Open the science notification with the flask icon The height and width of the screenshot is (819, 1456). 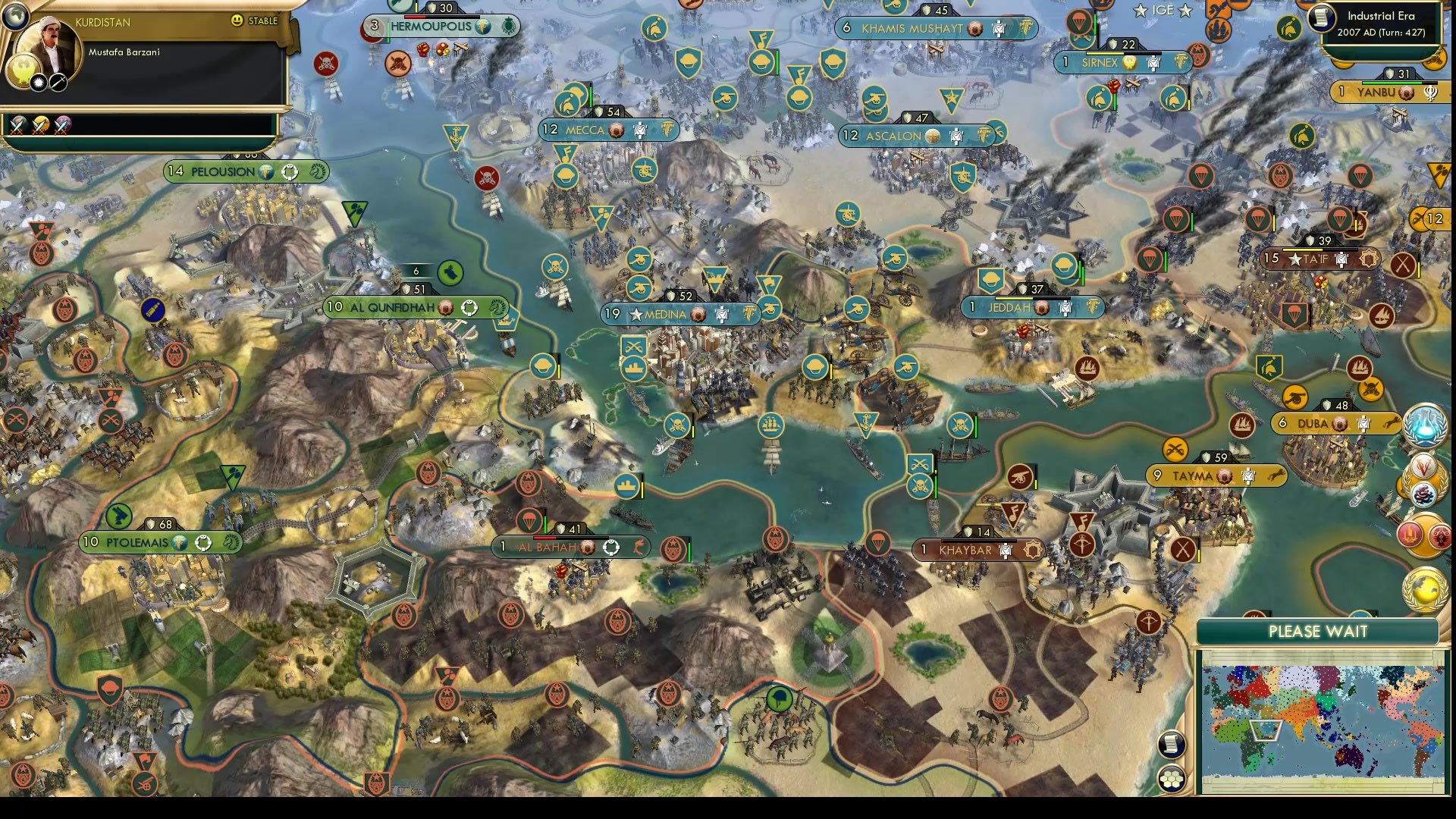[x=1422, y=426]
